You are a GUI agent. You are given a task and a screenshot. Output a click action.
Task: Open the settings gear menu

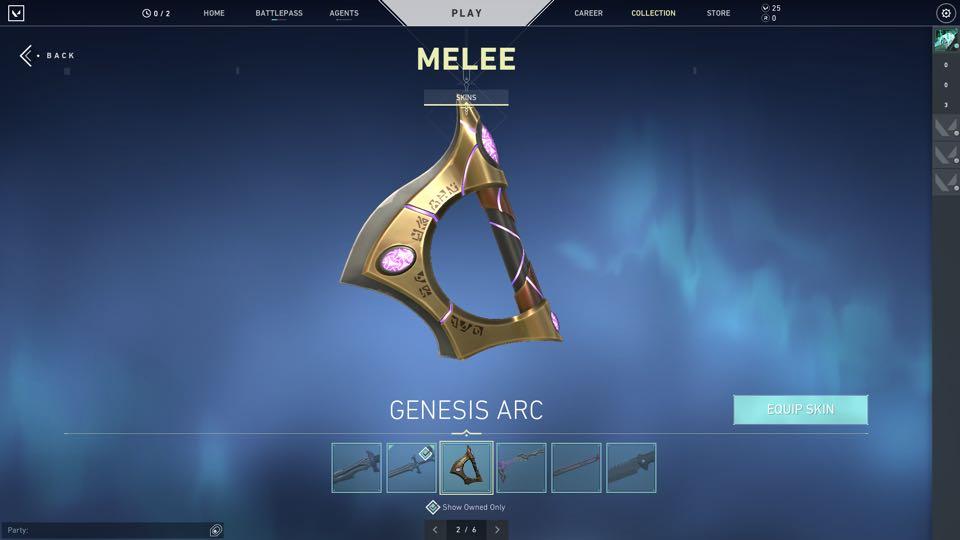tap(945, 13)
